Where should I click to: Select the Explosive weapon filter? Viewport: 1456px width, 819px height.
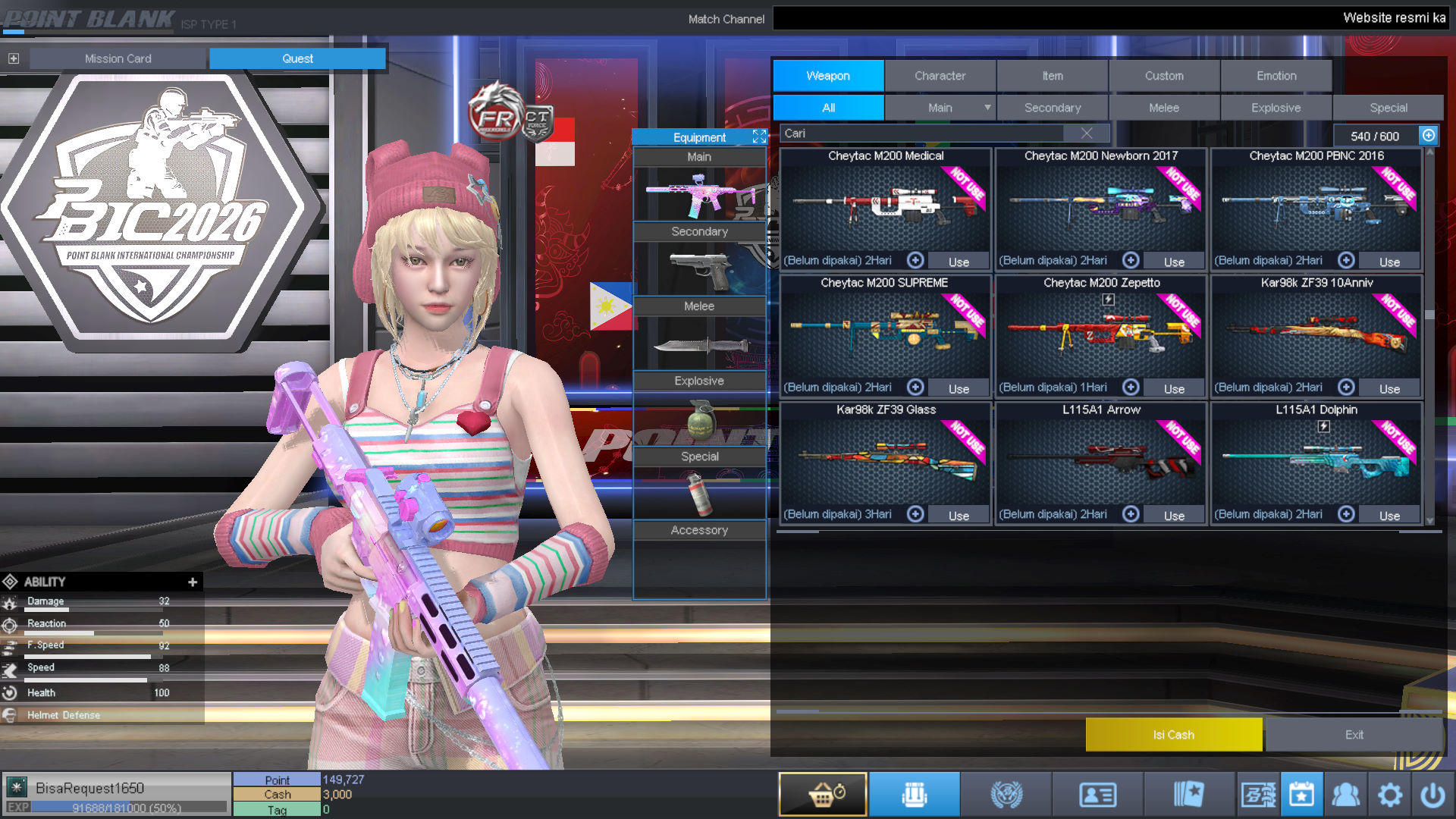click(1276, 107)
